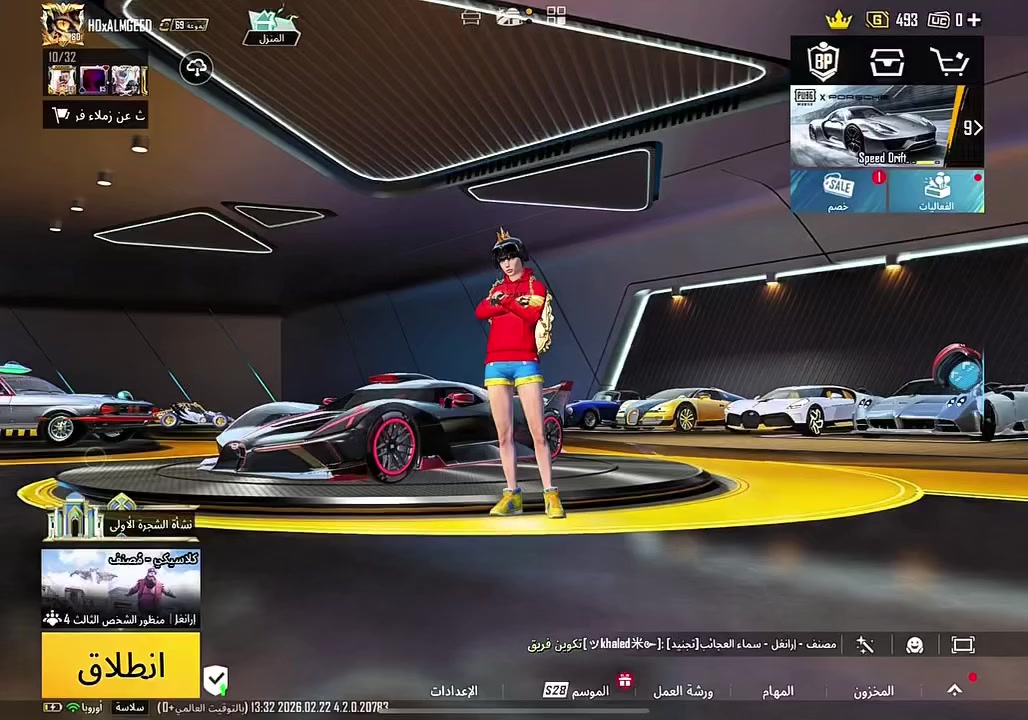Open the Events (الفعاليات) tile

point(936,191)
